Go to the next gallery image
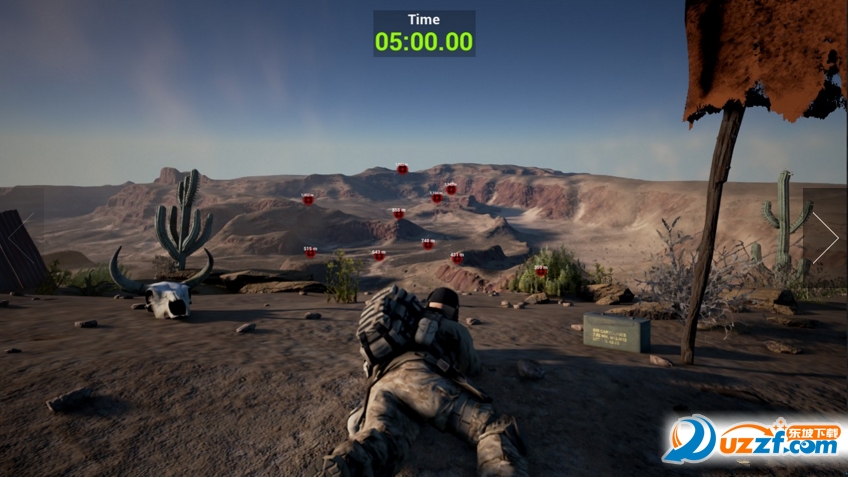Screen dimensions: 848x478 pos(825,238)
